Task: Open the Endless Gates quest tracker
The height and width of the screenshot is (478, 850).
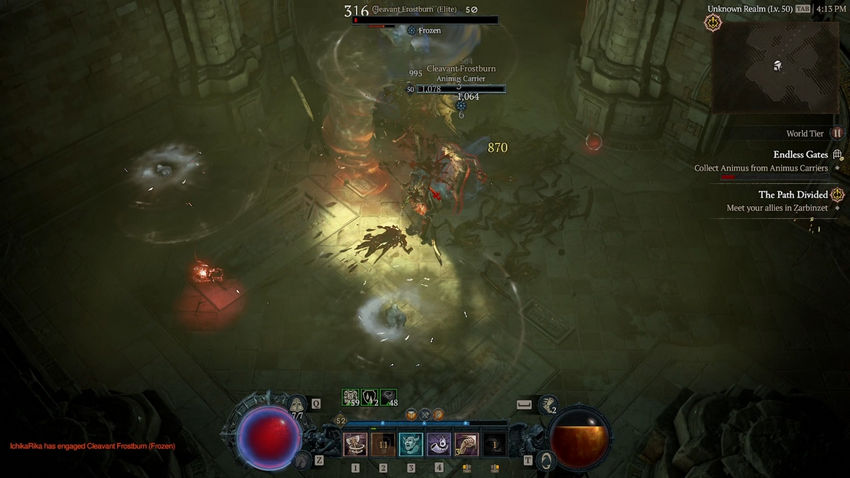Action: point(837,155)
